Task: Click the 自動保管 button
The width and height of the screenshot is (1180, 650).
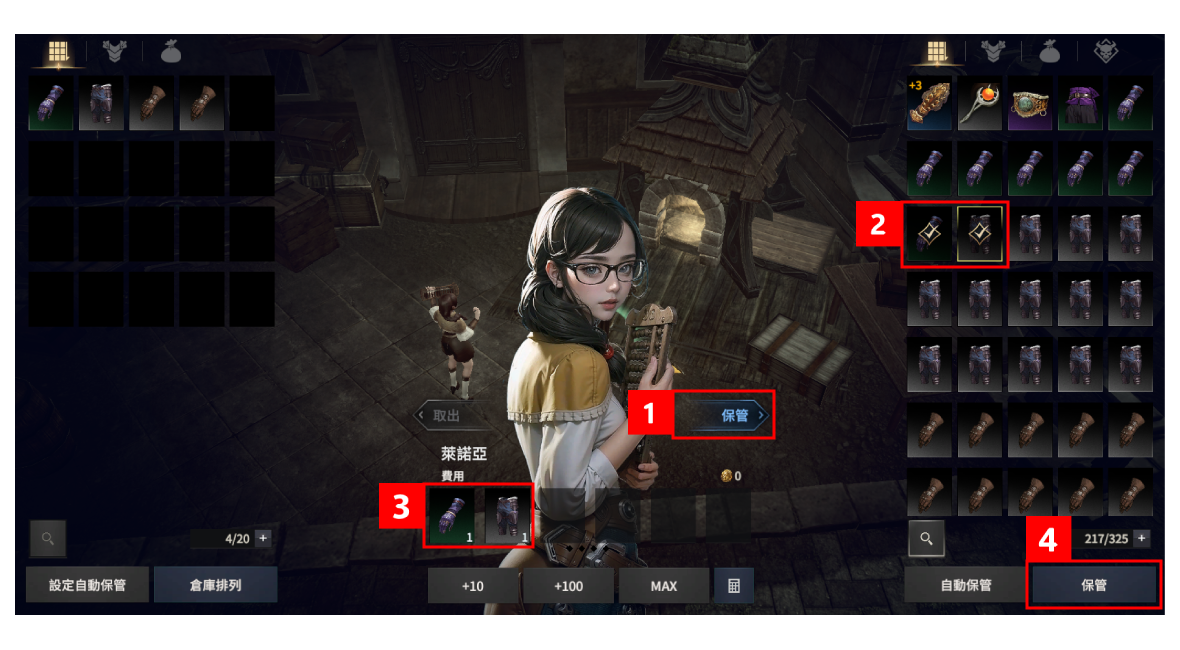Action: tap(966, 585)
